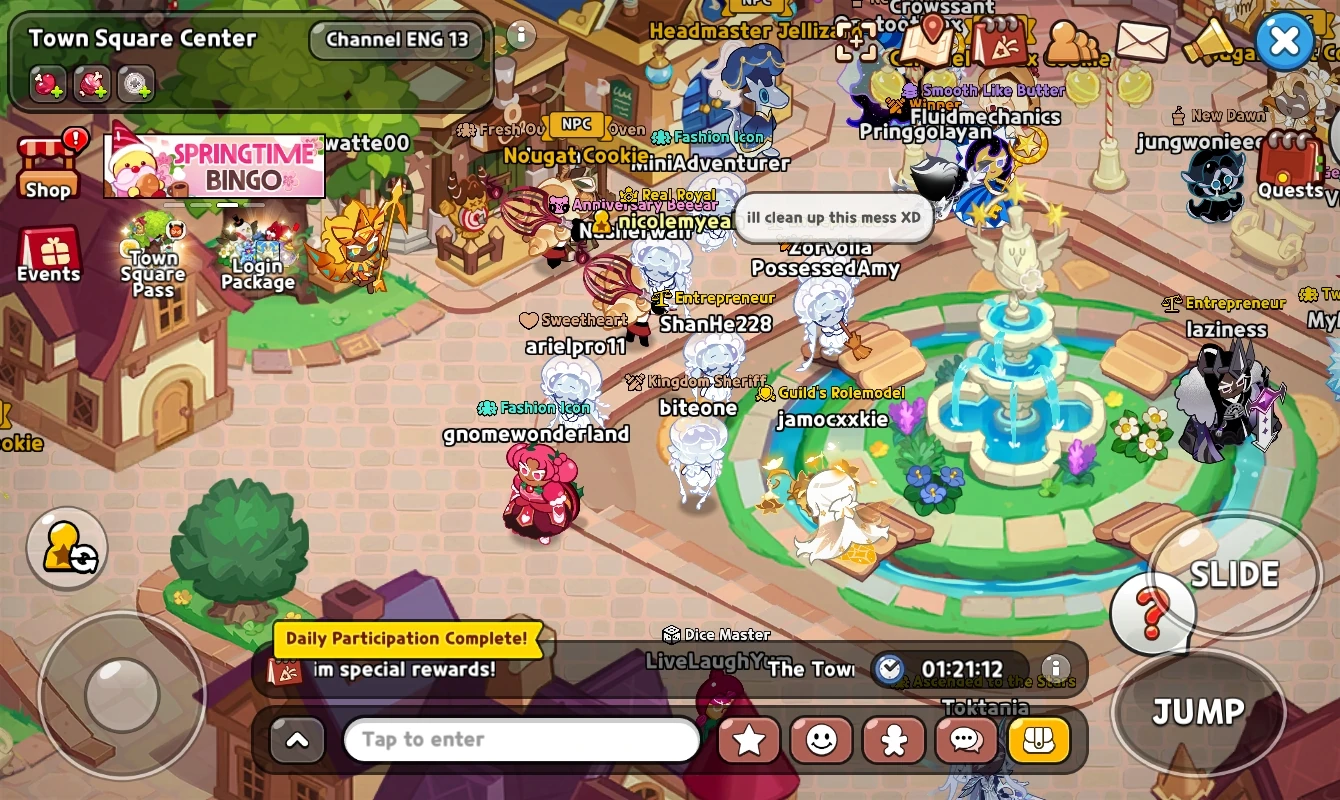Select the star emote icon
Viewport: 1340px width, 800px height.
pyautogui.click(x=748, y=740)
